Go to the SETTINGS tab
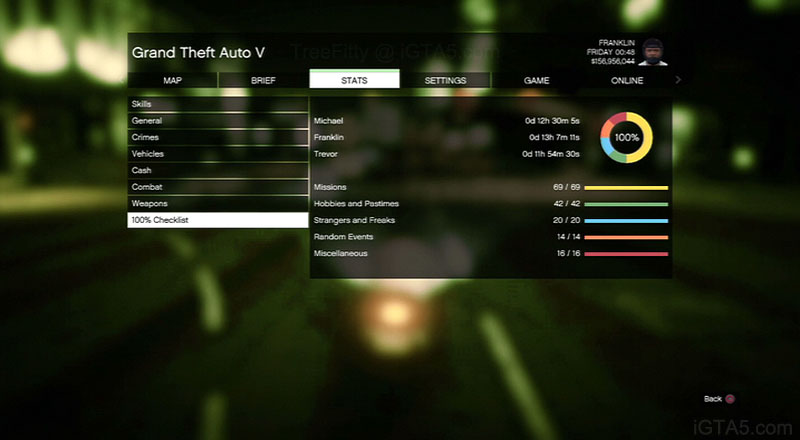 coord(445,80)
